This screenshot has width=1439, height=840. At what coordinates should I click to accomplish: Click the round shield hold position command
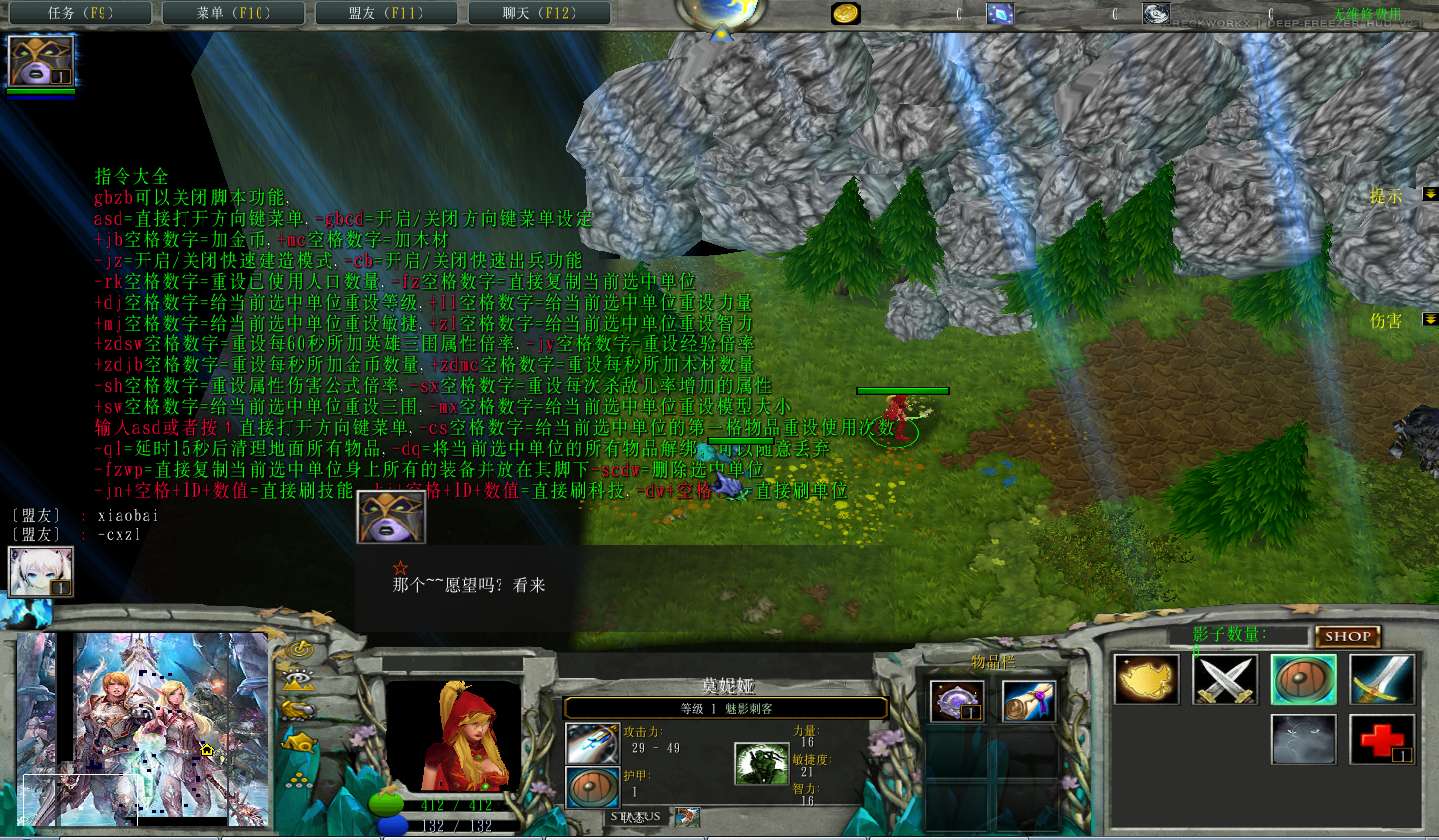[1303, 680]
